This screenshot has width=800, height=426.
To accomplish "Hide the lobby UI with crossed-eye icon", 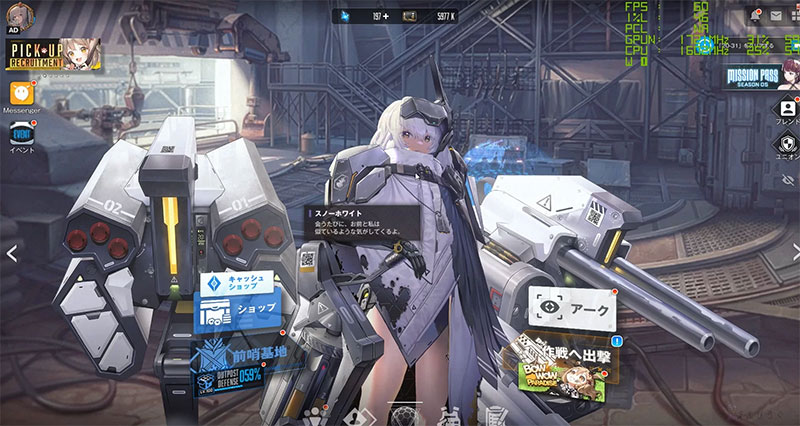I will pos(786,180).
